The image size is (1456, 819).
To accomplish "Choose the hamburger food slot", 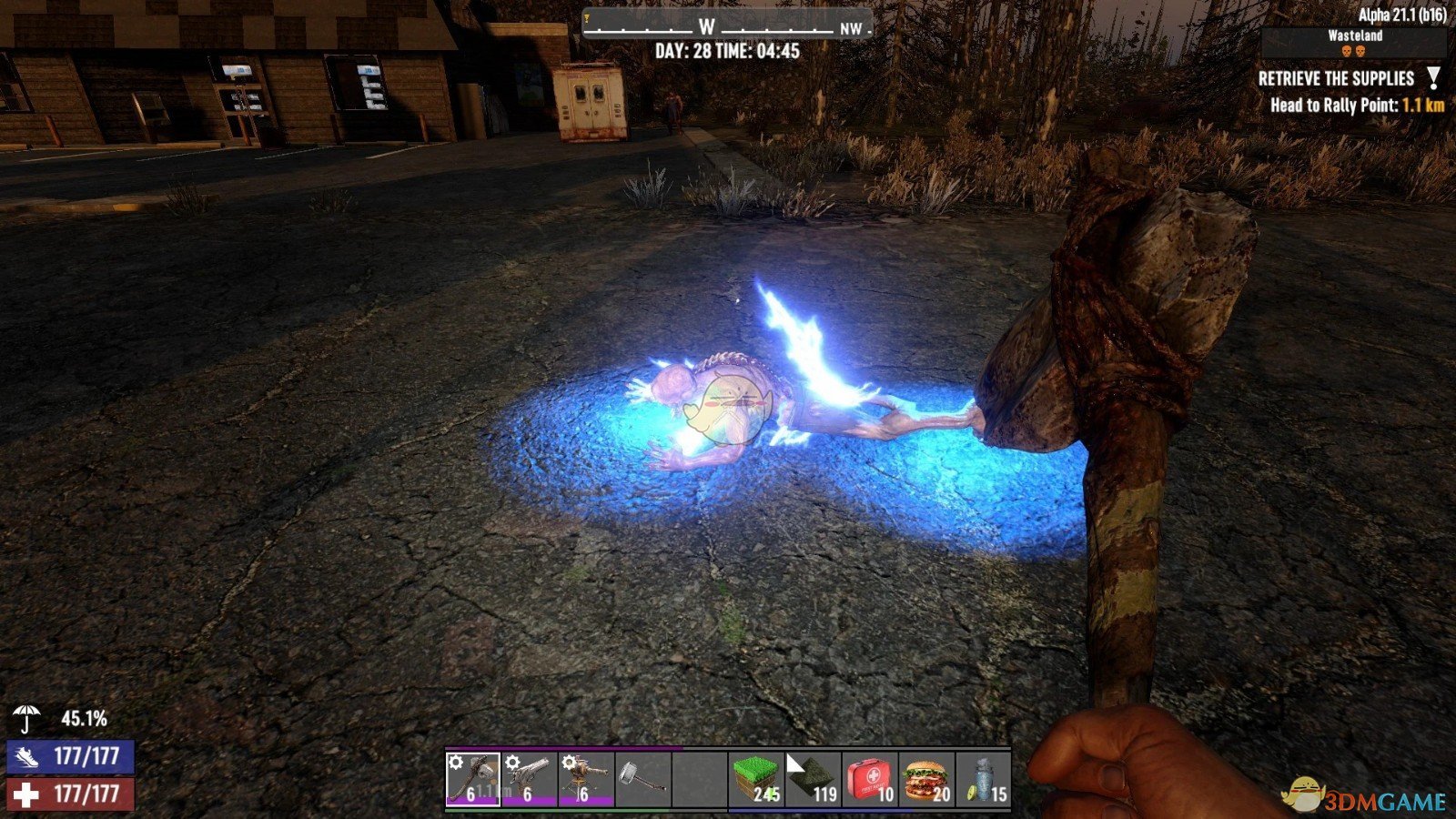I will click(926, 779).
